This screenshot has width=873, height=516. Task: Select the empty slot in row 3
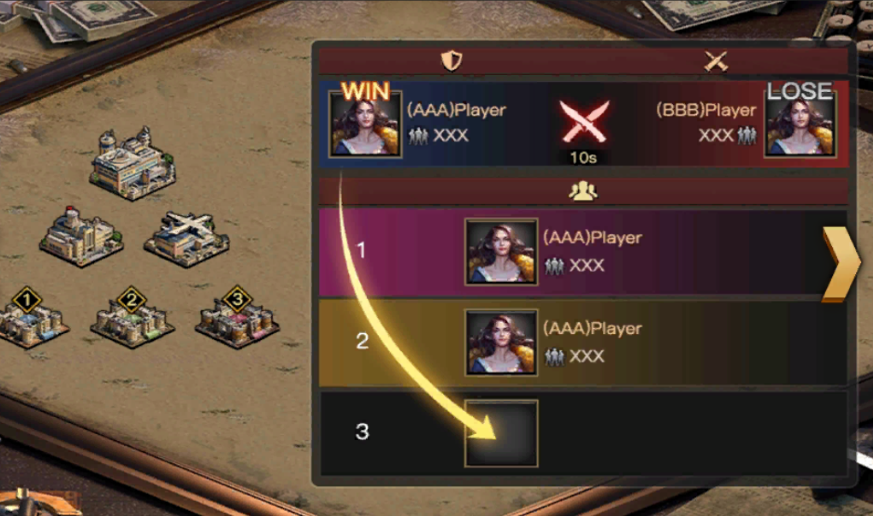tap(501, 433)
